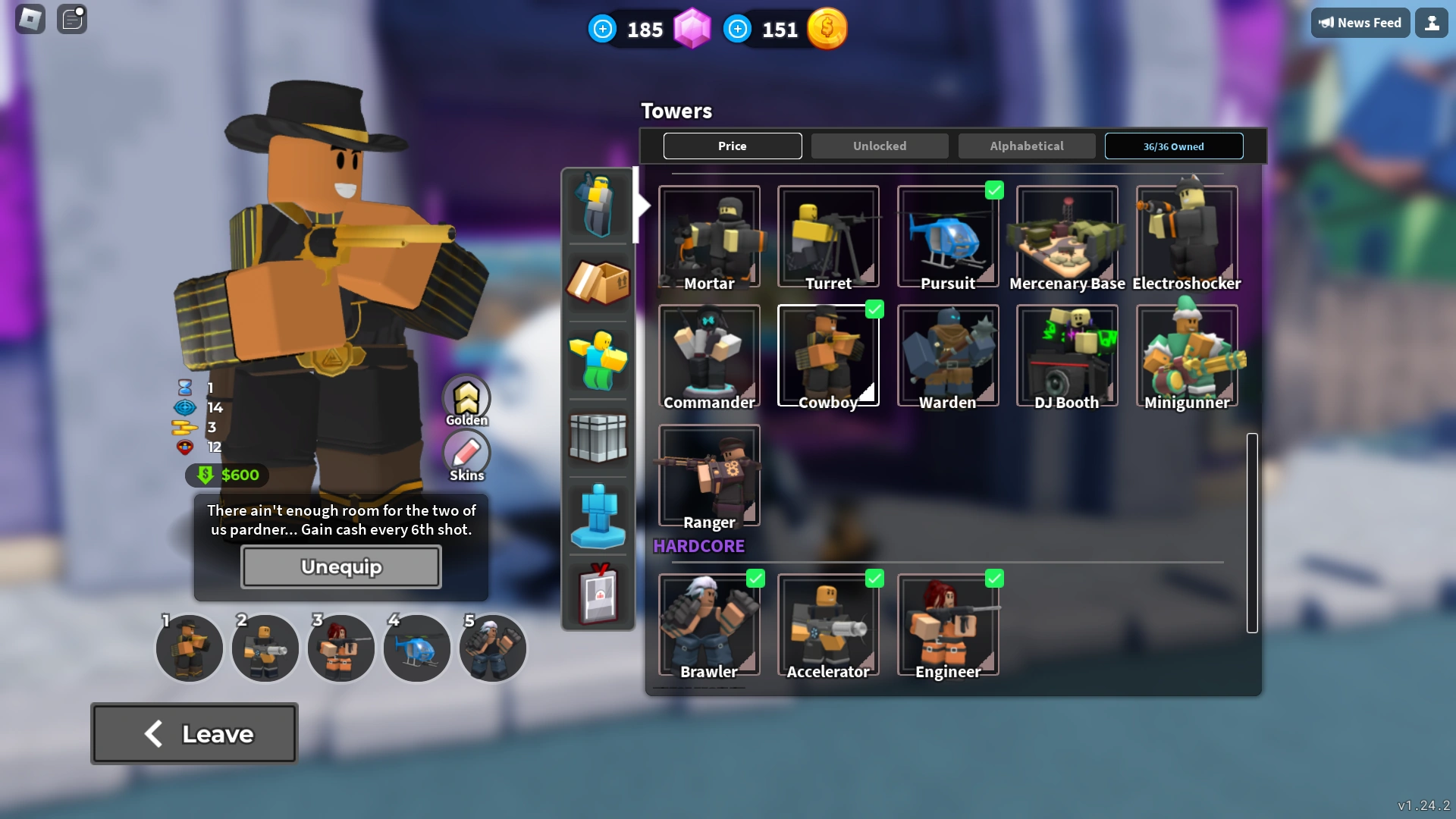This screenshot has height=819, width=1456.
Task: Switch sorting to Unlocked
Action: tap(879, 146)
